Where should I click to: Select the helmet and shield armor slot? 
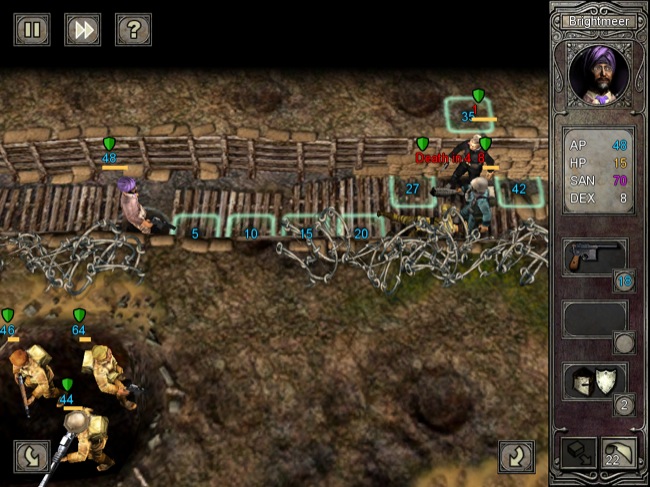point(594,382)
